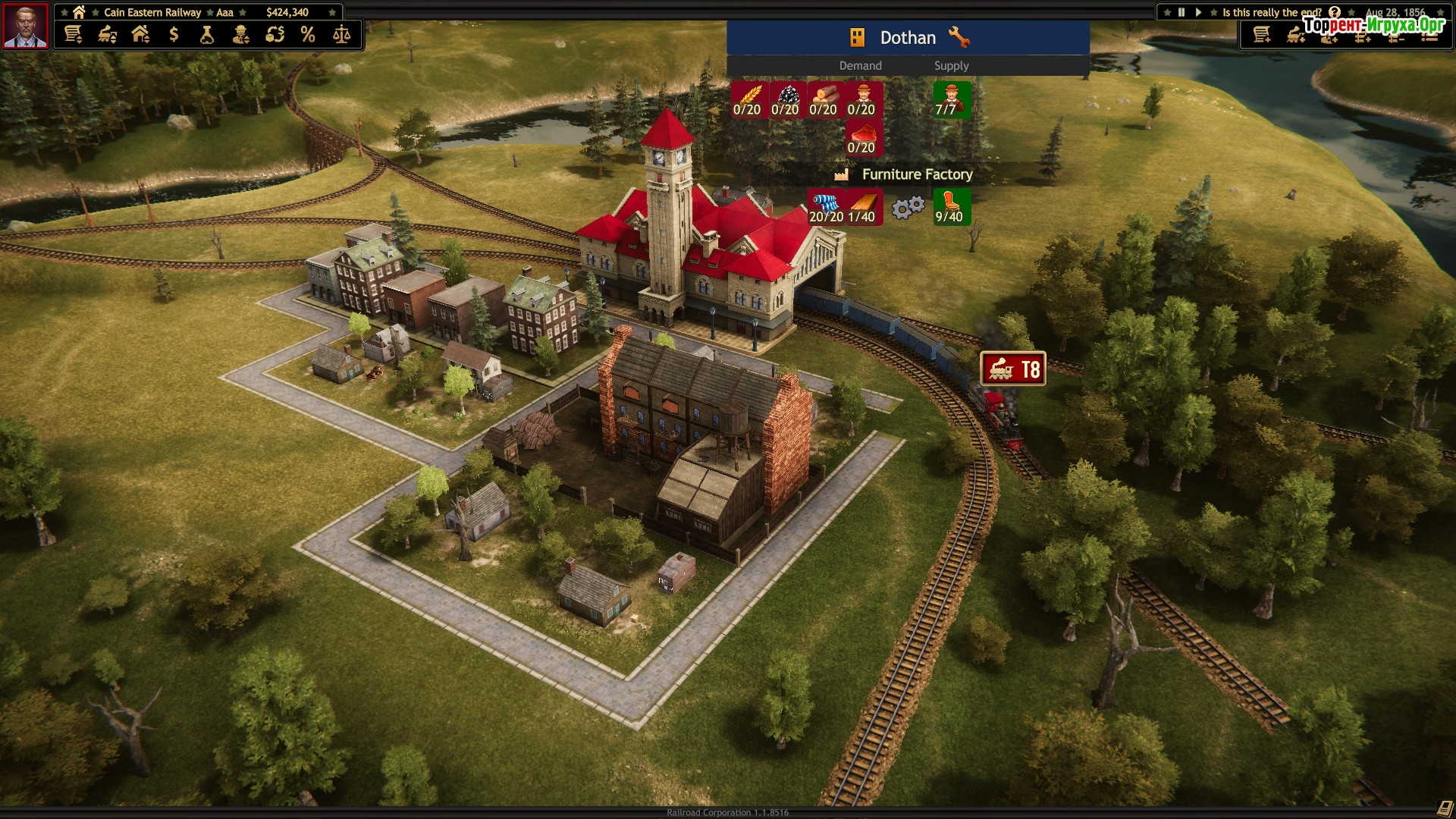
Task: Open the house list in left toolbar
Action: tap(140, 34)
